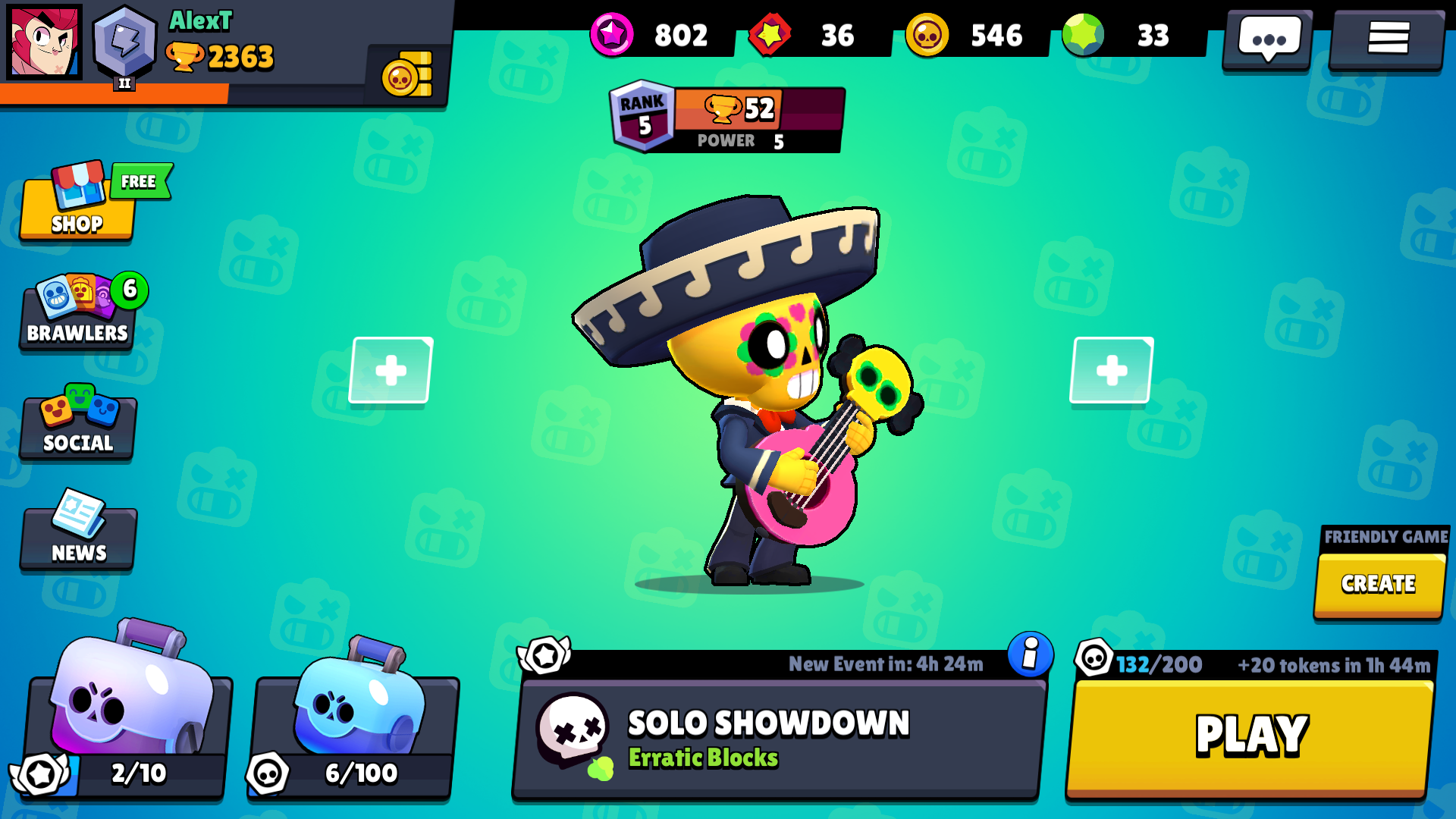View star point balance
This screenshot has height=819, width=1456.
pos(652,35)
